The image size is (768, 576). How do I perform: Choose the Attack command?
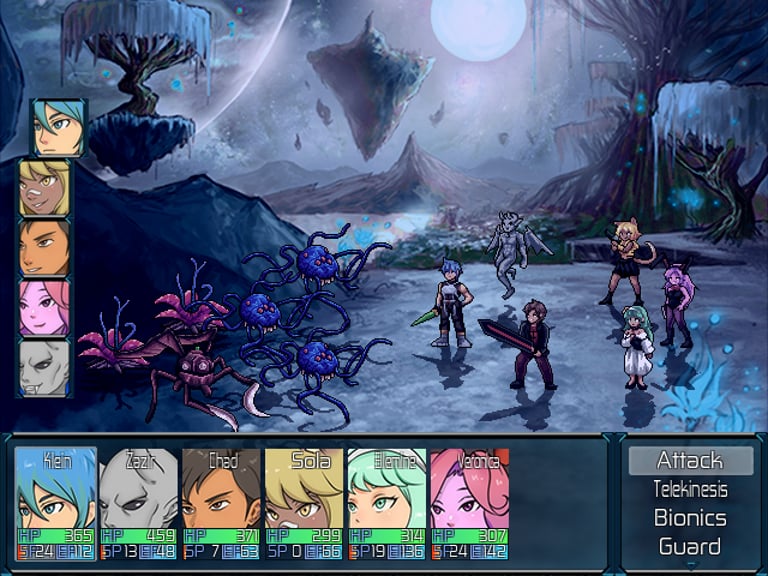point(690,461)
